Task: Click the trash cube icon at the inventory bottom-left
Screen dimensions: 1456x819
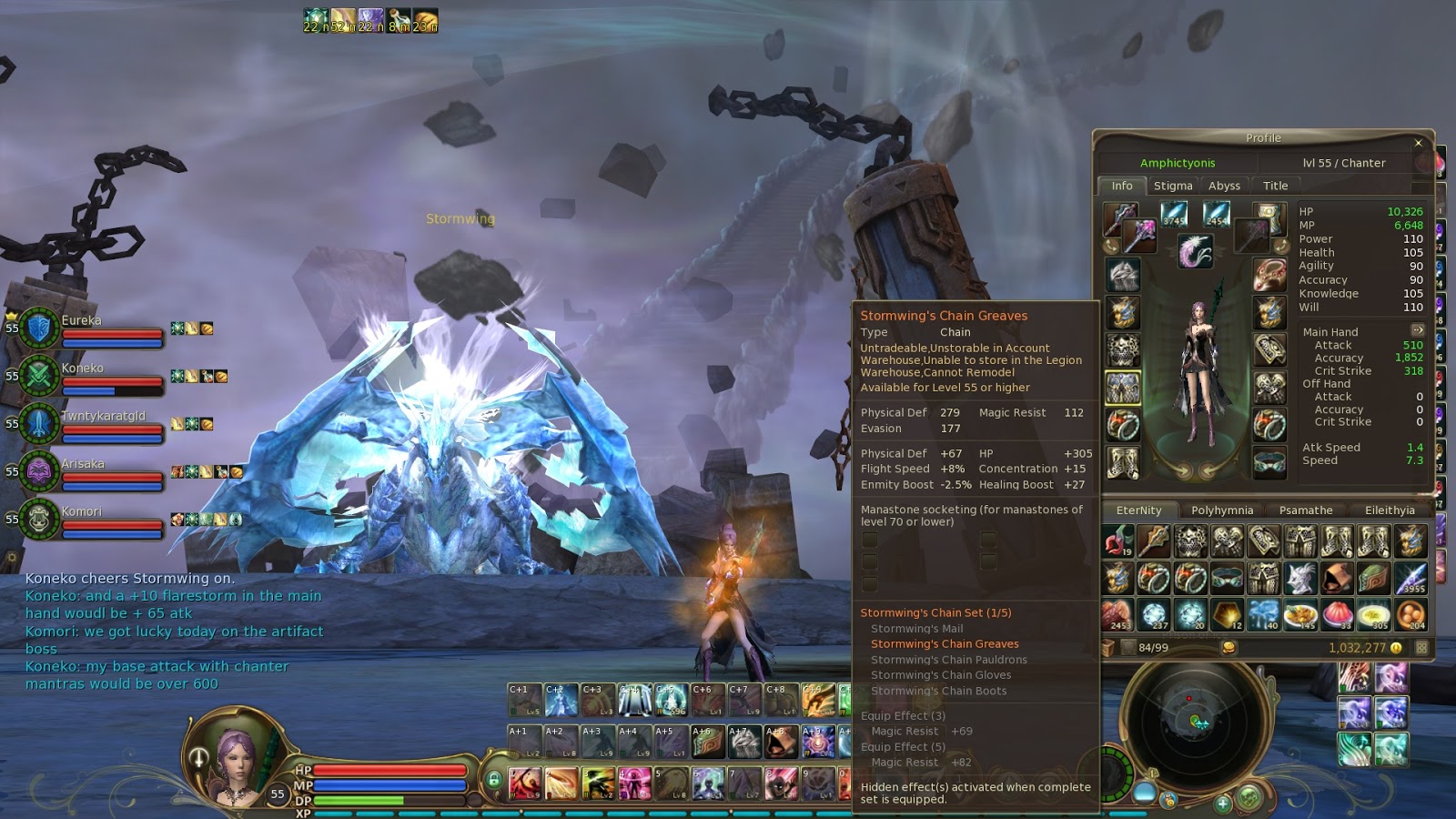Action: [x=1108, y=647]
